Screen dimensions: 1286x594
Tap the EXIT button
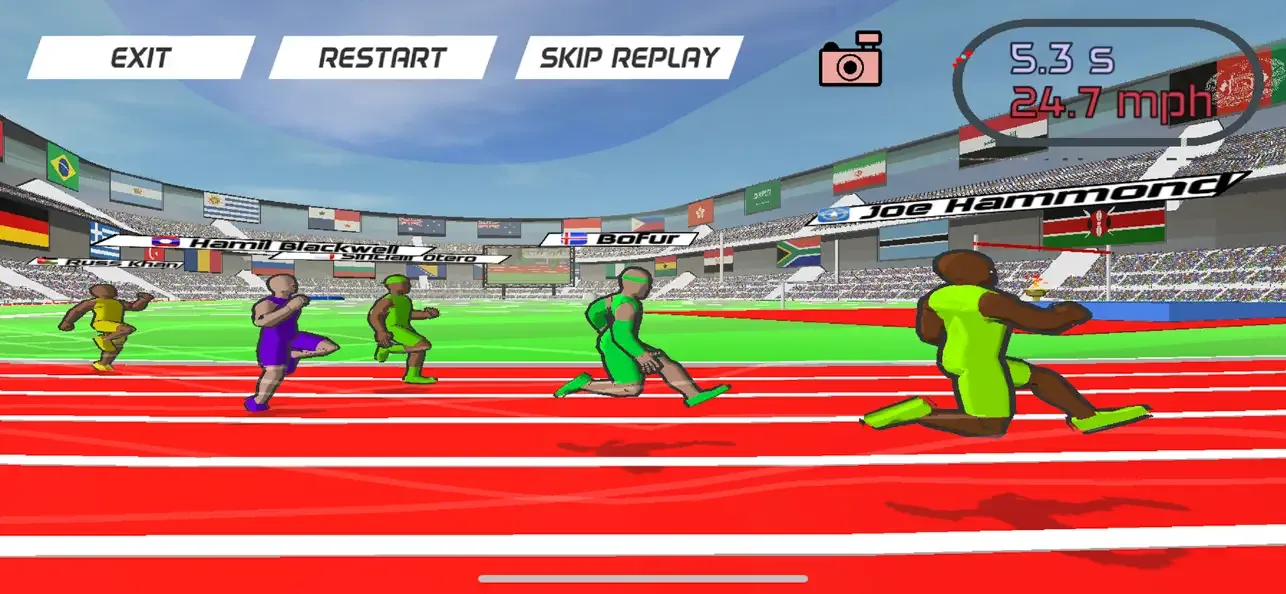click(141, 57)
